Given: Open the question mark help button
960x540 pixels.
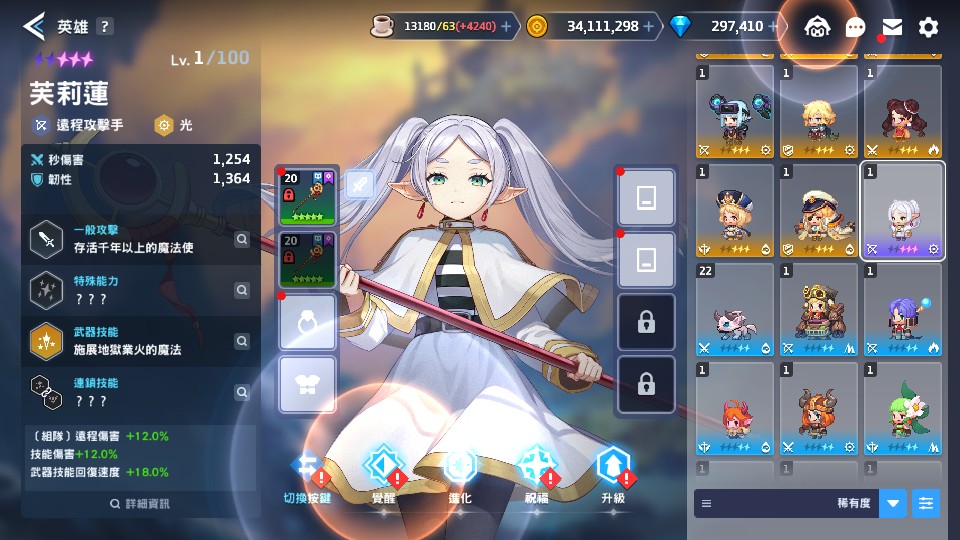Looking at the screenshot, I should [x=105, y=27].
